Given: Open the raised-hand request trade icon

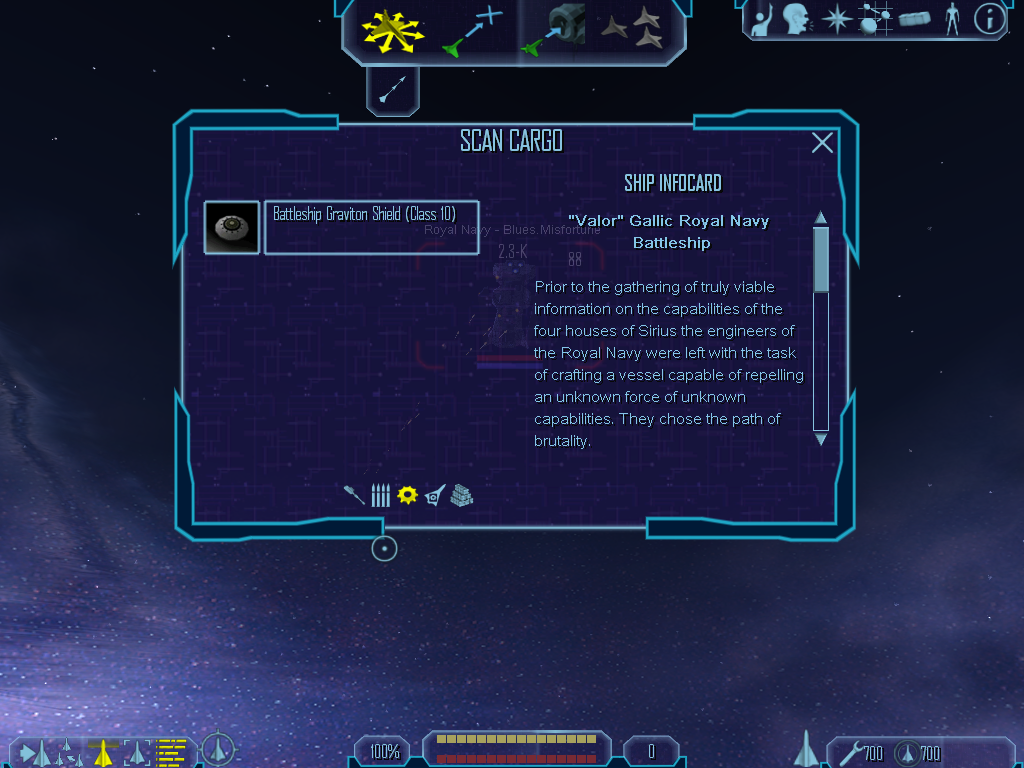Looking at the screenshot, I should [x=762, y=19].
